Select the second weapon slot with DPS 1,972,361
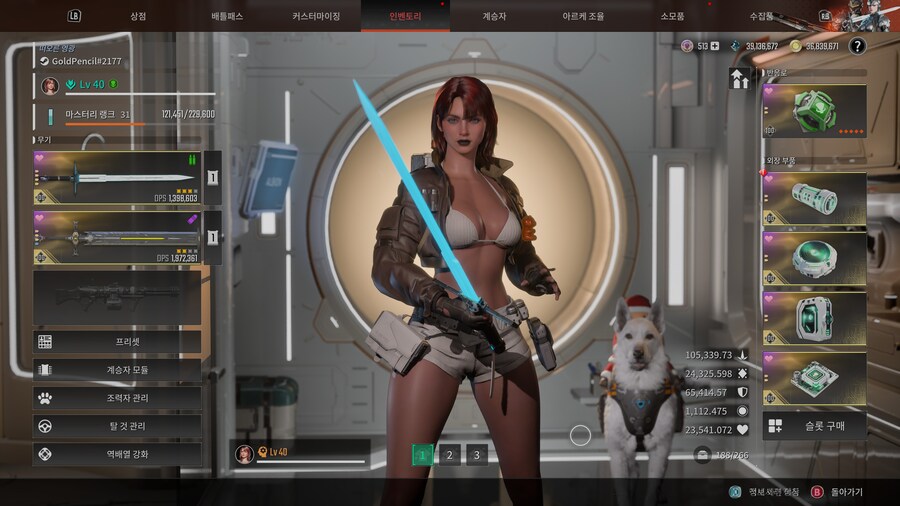This screenshot has height=506, width=900. pos(117,238)
